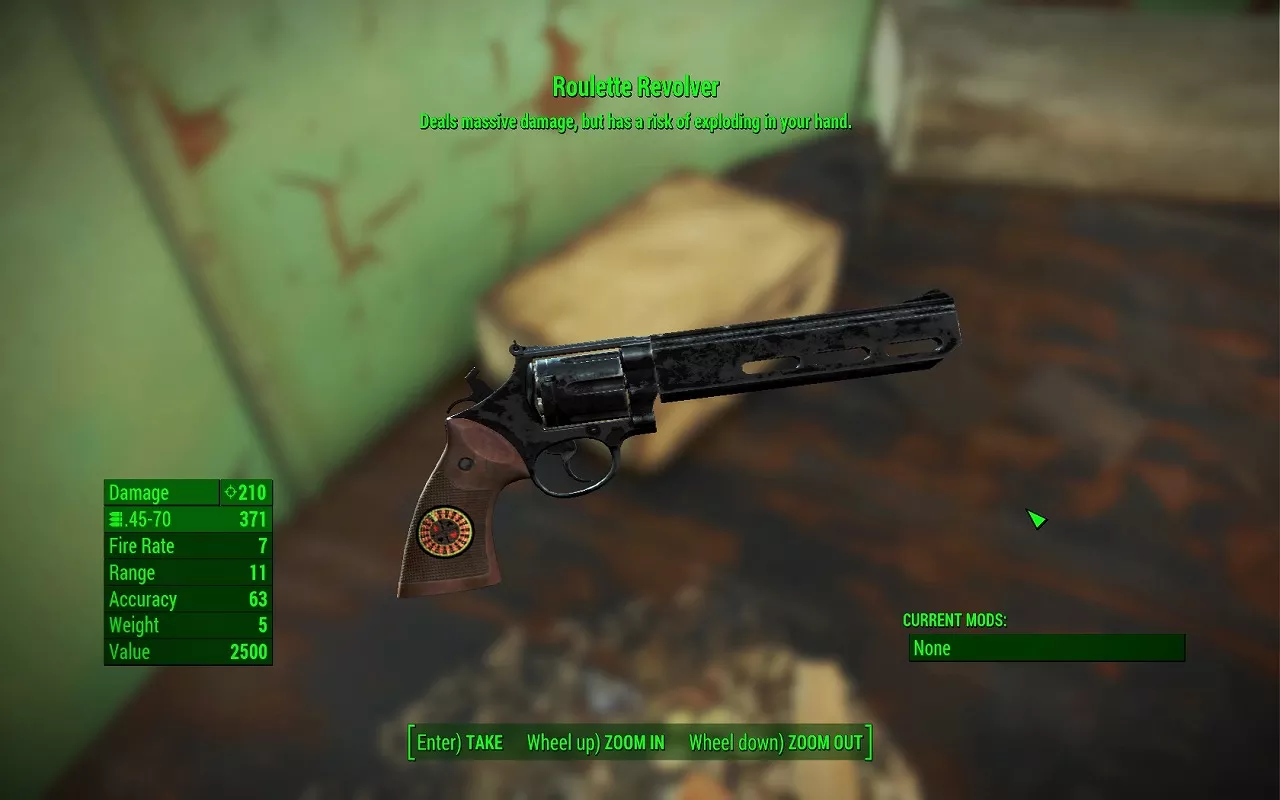The height and width of the screenshot is (800, 1280).
Task: Take the Roulette Revolver
Action: (x=460, y=743)
